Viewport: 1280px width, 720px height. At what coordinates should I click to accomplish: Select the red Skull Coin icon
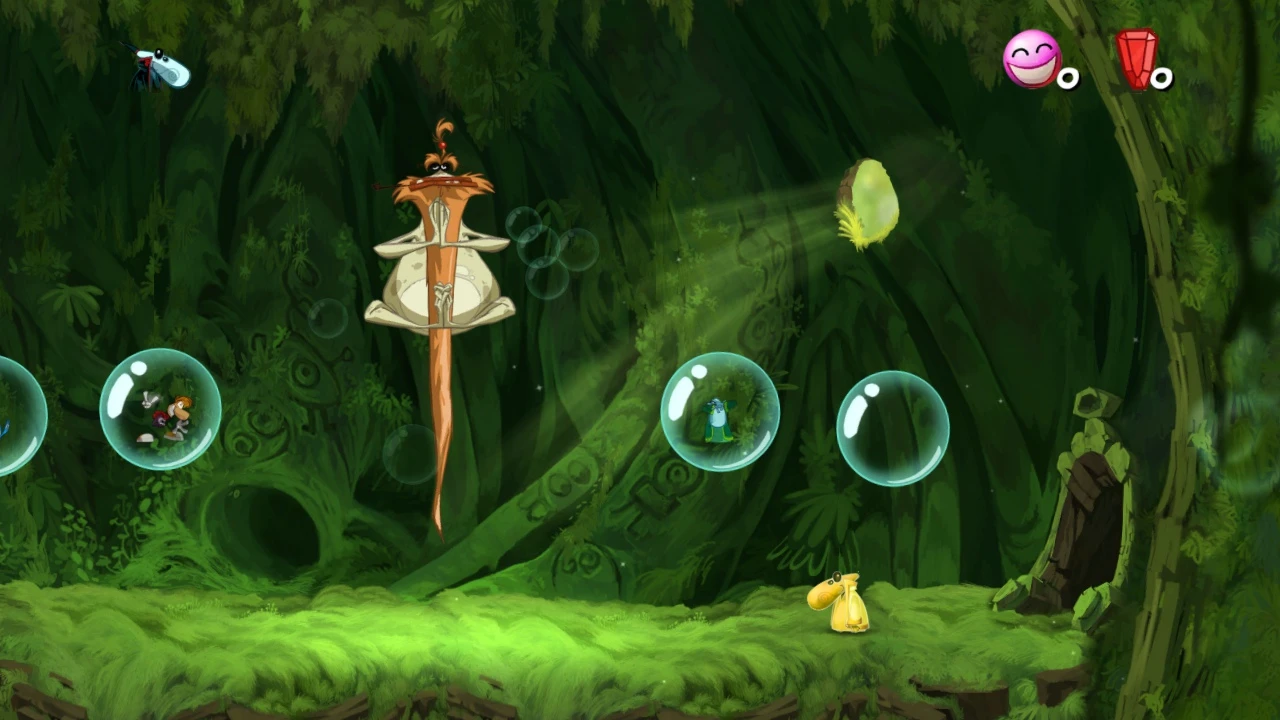tap(1137, 58)
